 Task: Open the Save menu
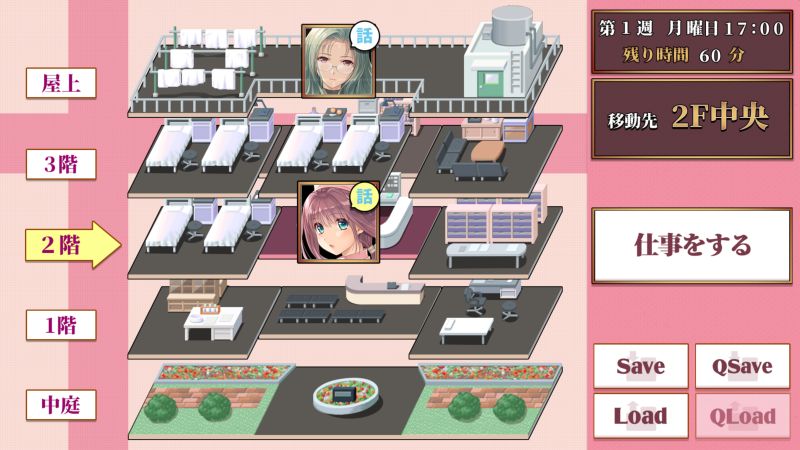tap(641, 366)
